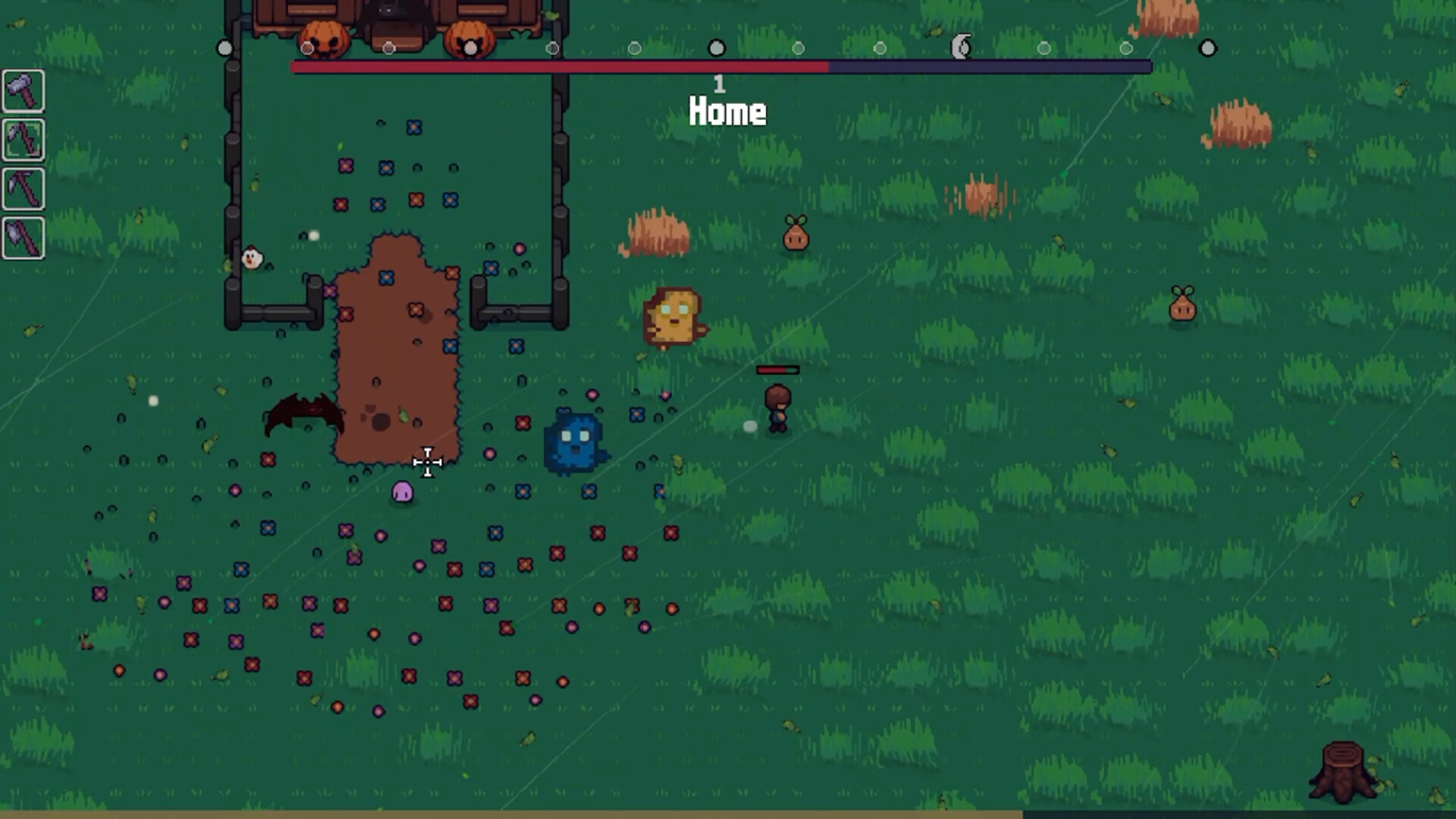Select the pickaxe tool

pyautogui.click(x=23, y=190)
